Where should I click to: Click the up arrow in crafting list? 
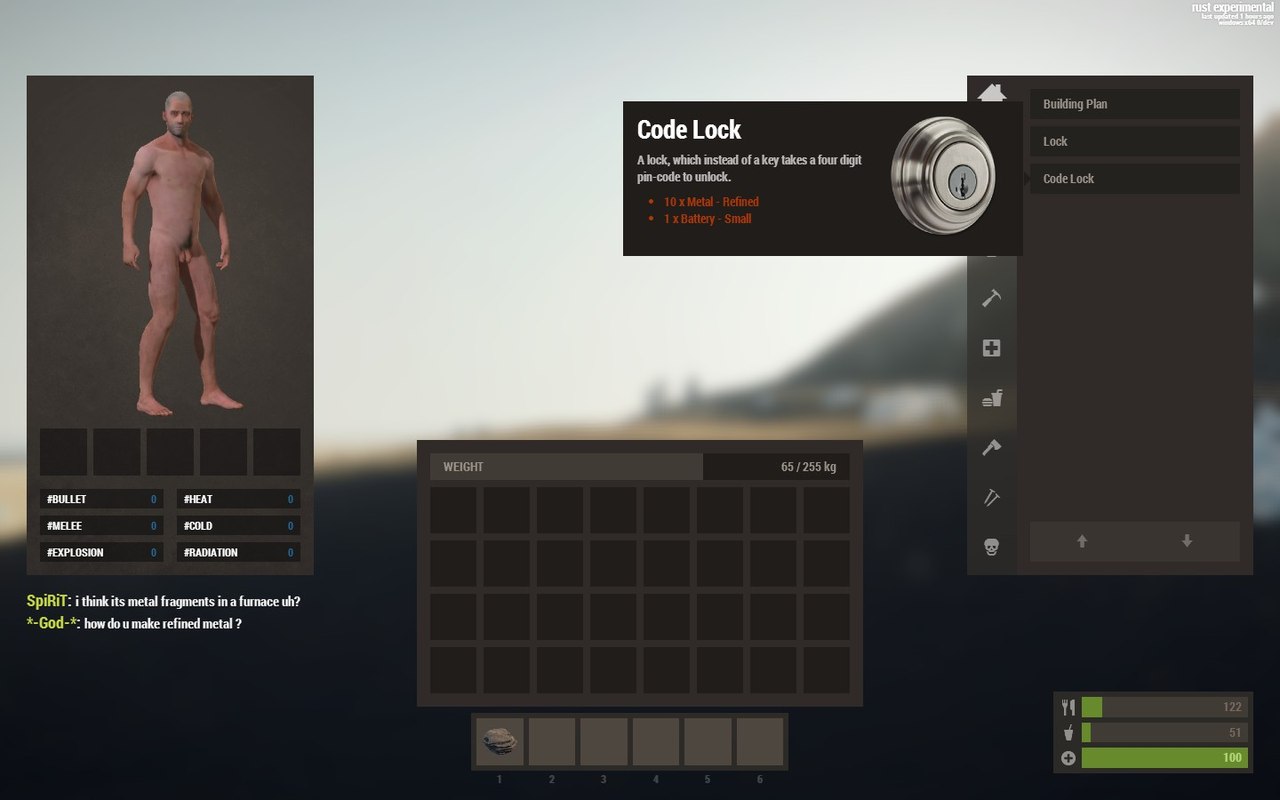pos(1082,541)
